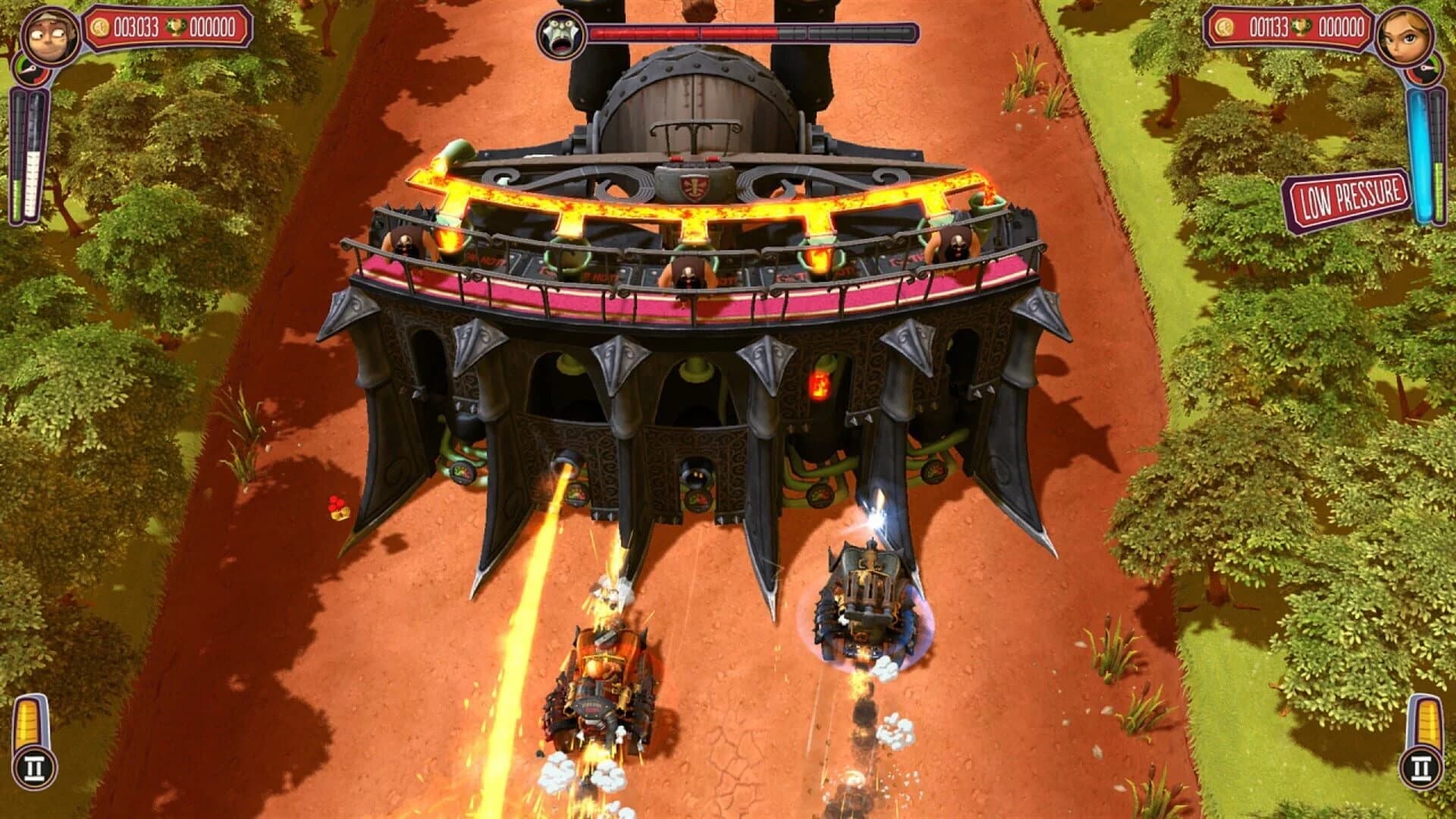Click the trophy icon next to 000000 on the left
The image size is (1456, 819).
coord(177,28)
